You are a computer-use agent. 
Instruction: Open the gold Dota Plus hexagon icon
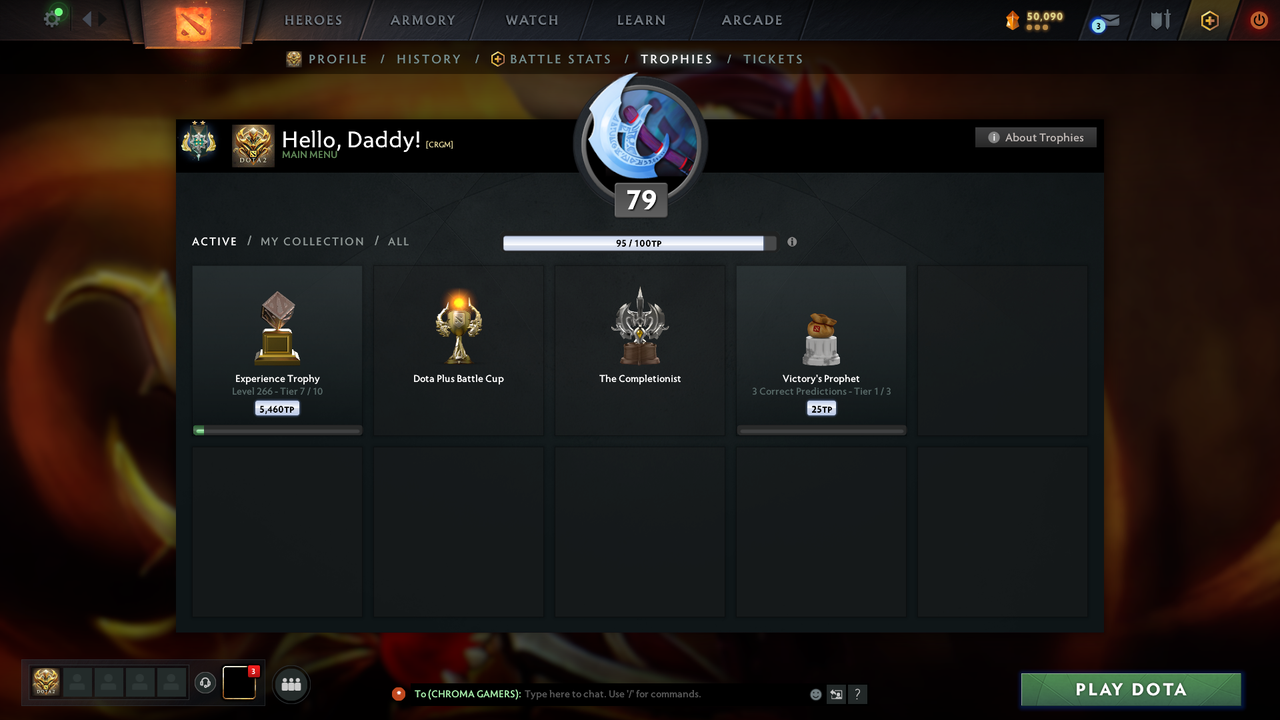1208,18
